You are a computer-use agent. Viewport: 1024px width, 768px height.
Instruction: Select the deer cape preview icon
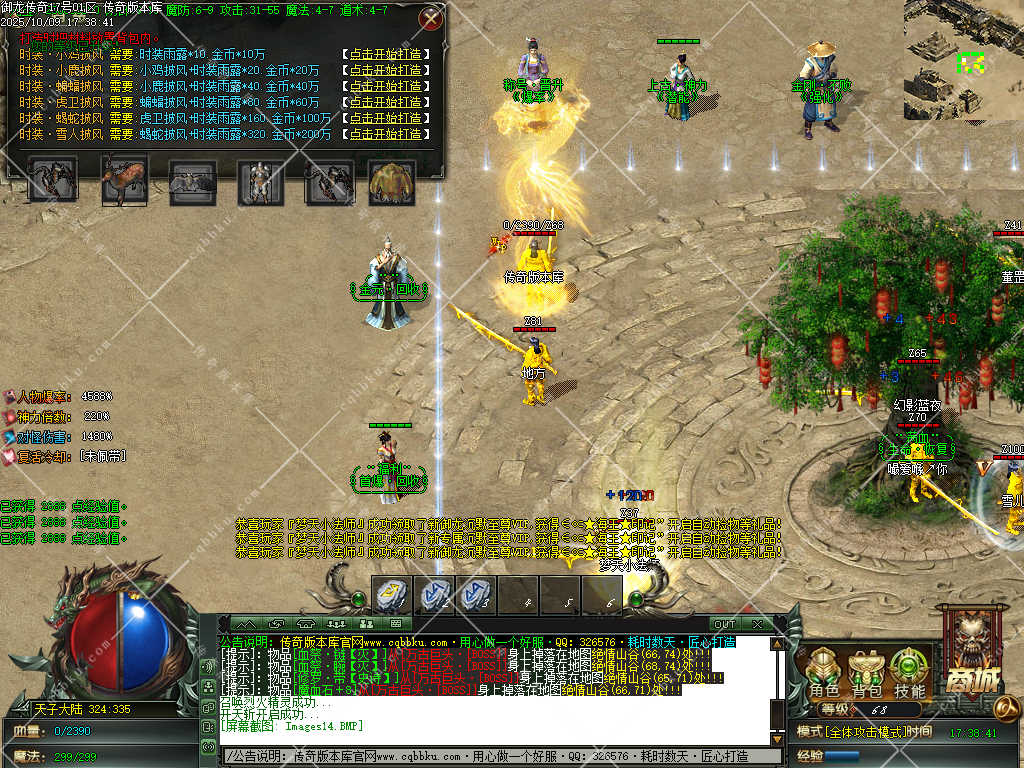click(123, 181)
